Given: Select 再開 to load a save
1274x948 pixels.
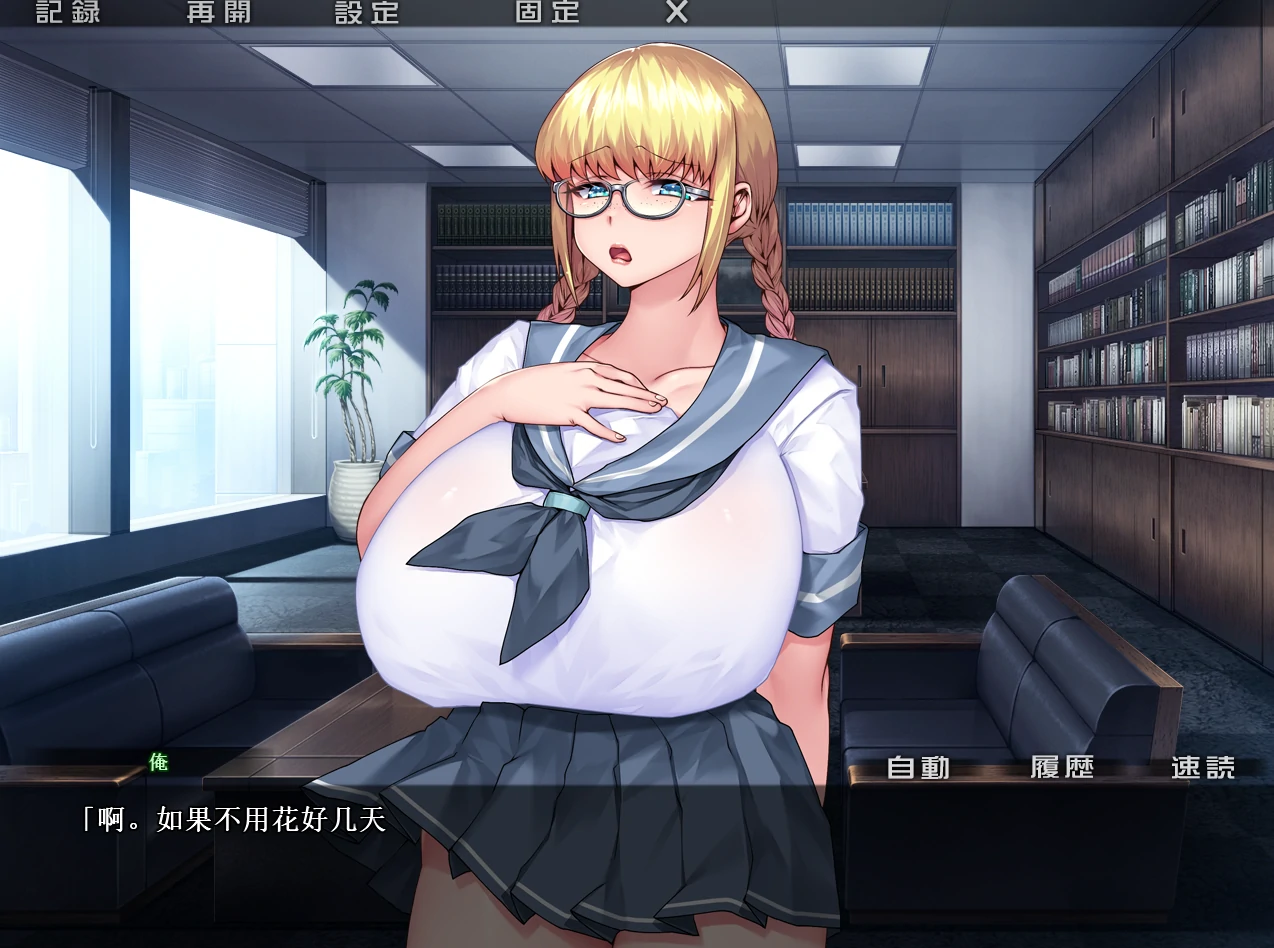Looking at the screenshot, I should (x=219, y=12).
